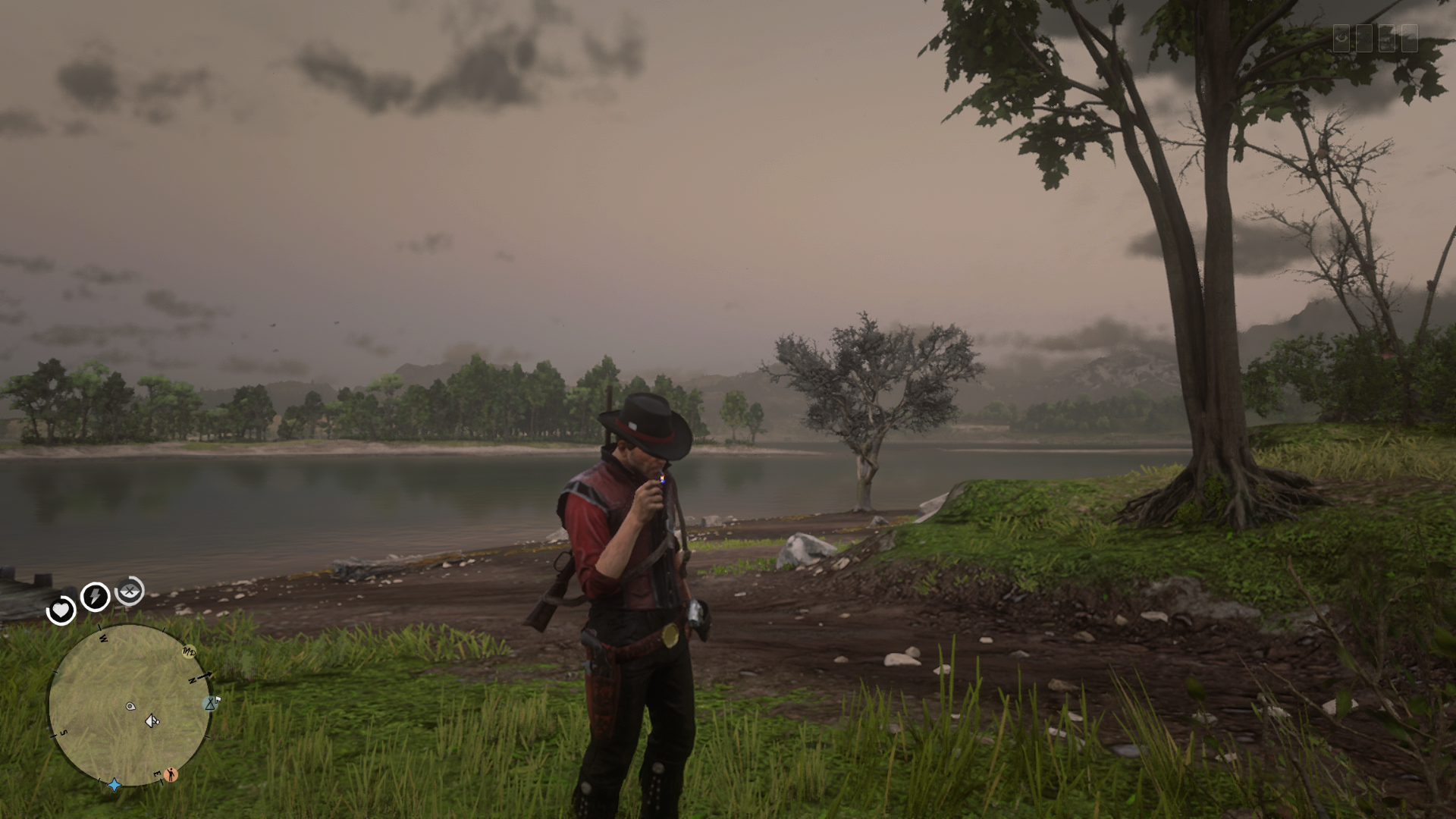Select the orange waving figure marker

[x=171, y=774]
